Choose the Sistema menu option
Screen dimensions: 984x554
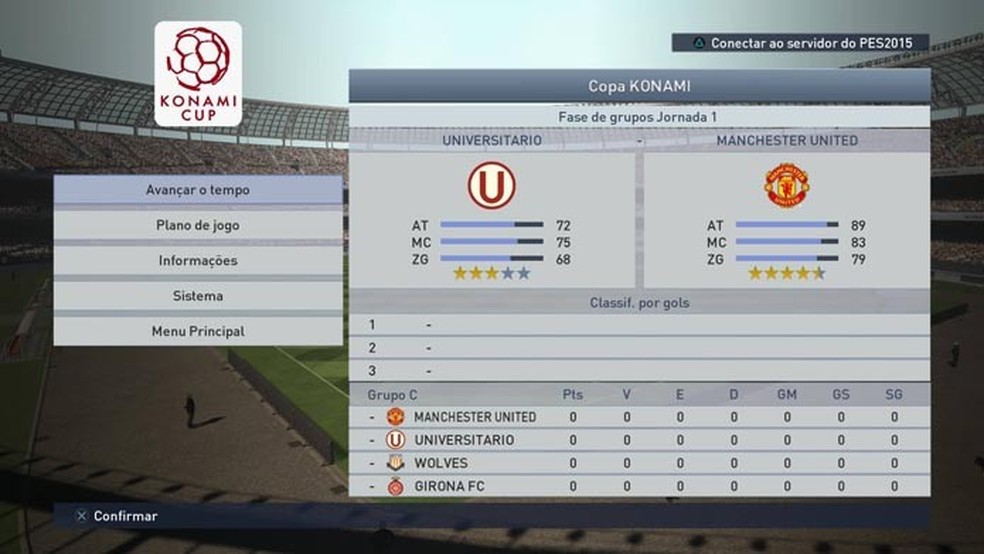(198, 296)
